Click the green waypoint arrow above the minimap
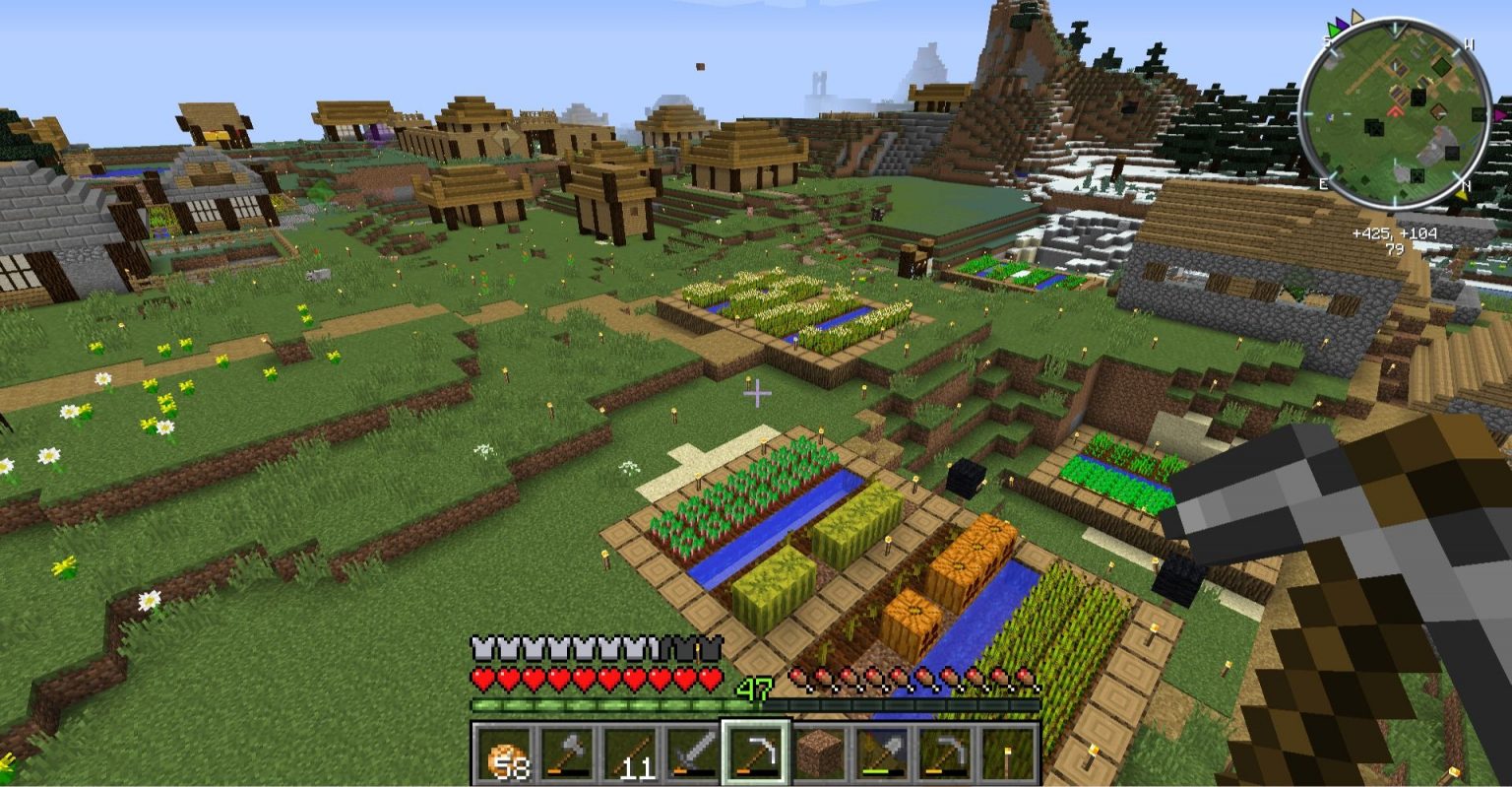 [x=1333, y=29]
